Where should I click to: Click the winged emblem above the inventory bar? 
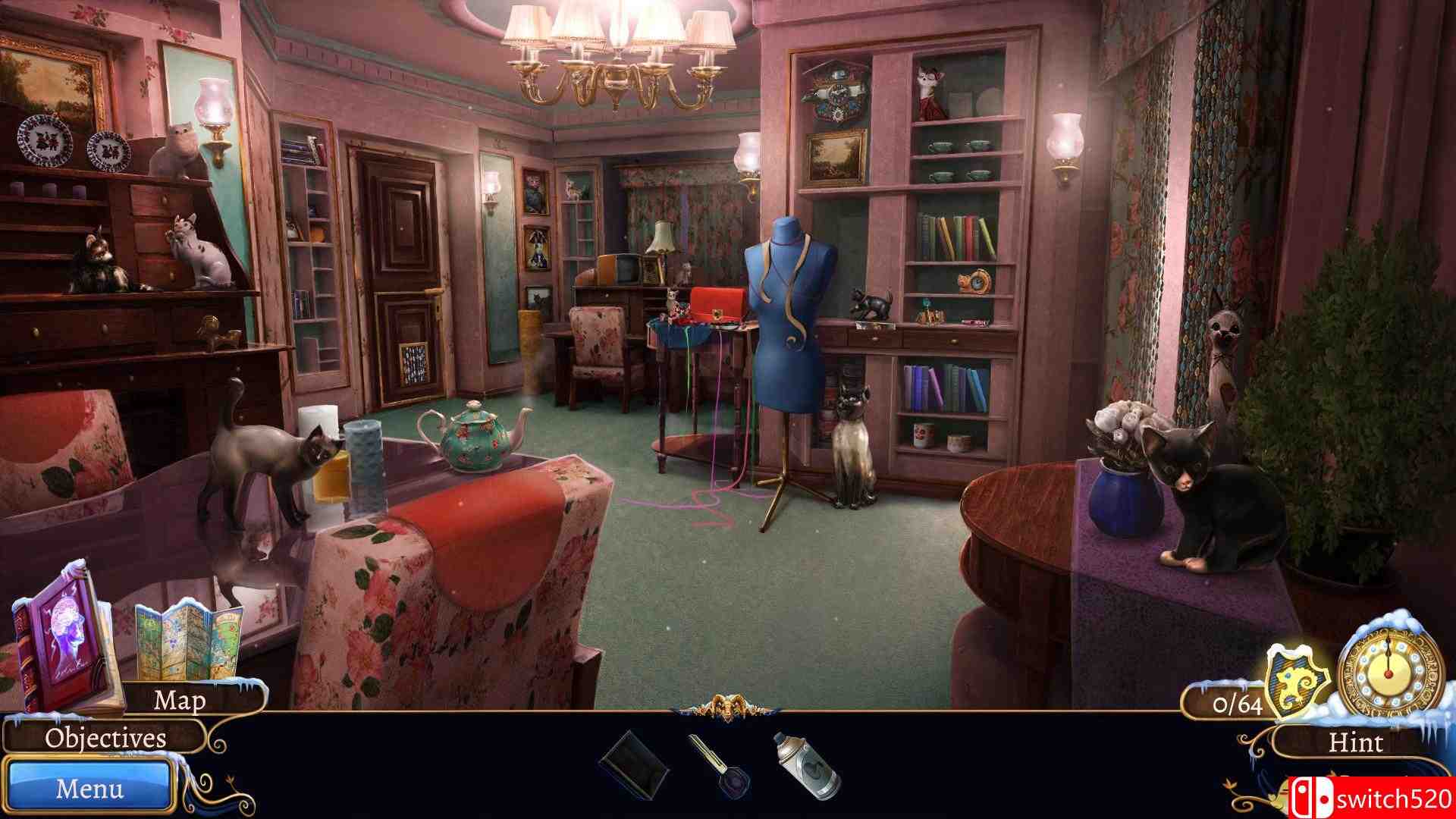click(728, 704)
